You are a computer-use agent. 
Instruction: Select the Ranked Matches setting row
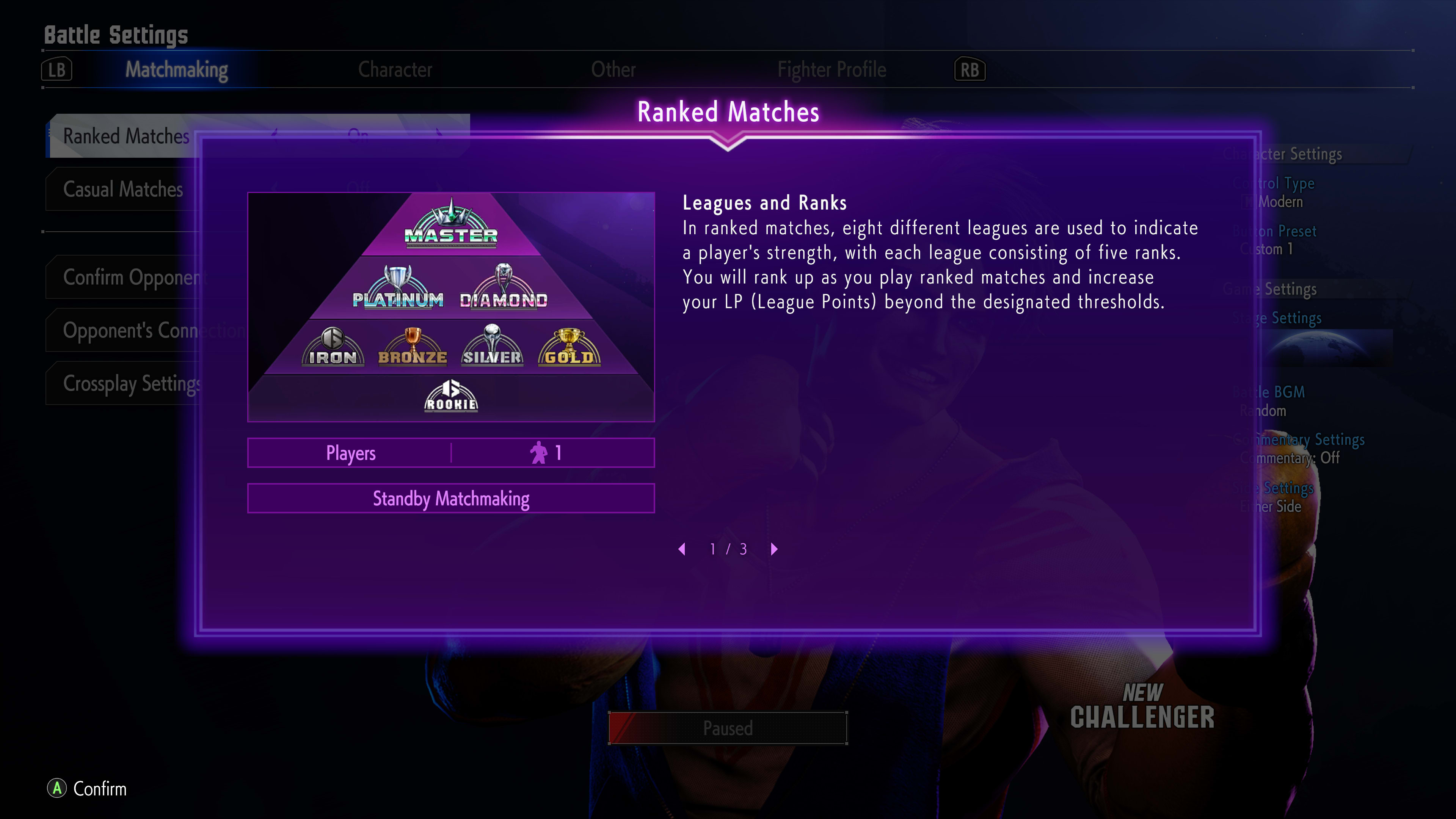pos(126,136)
